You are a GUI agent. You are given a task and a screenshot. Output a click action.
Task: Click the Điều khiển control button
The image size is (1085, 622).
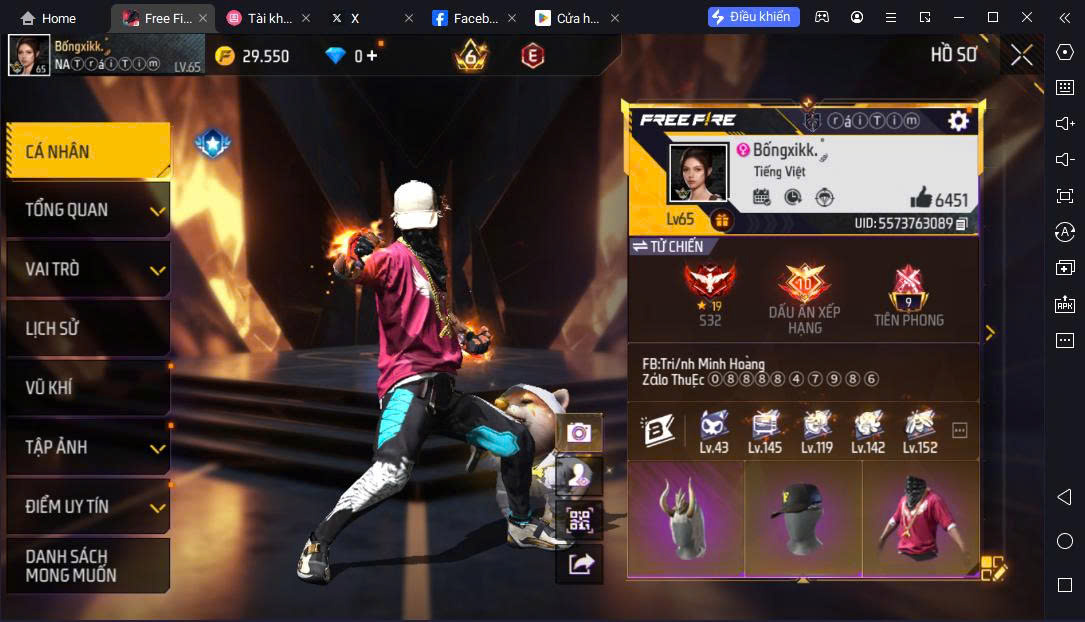click(x=753, y=17)
